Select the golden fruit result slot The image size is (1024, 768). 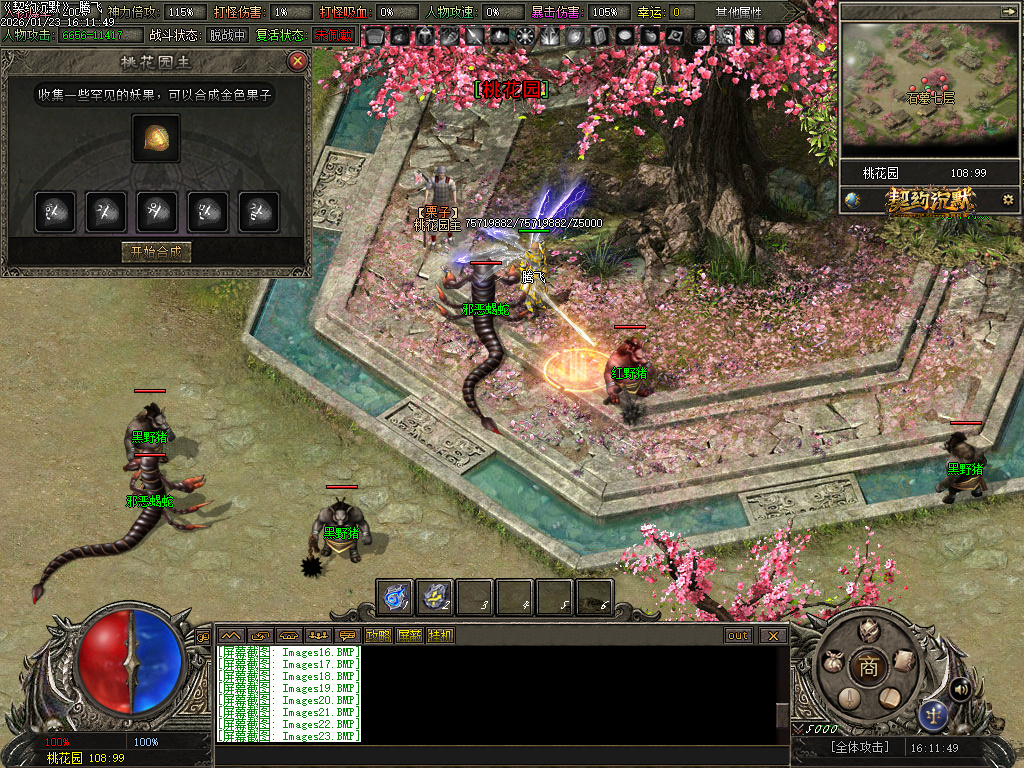(x=156, y=138)
